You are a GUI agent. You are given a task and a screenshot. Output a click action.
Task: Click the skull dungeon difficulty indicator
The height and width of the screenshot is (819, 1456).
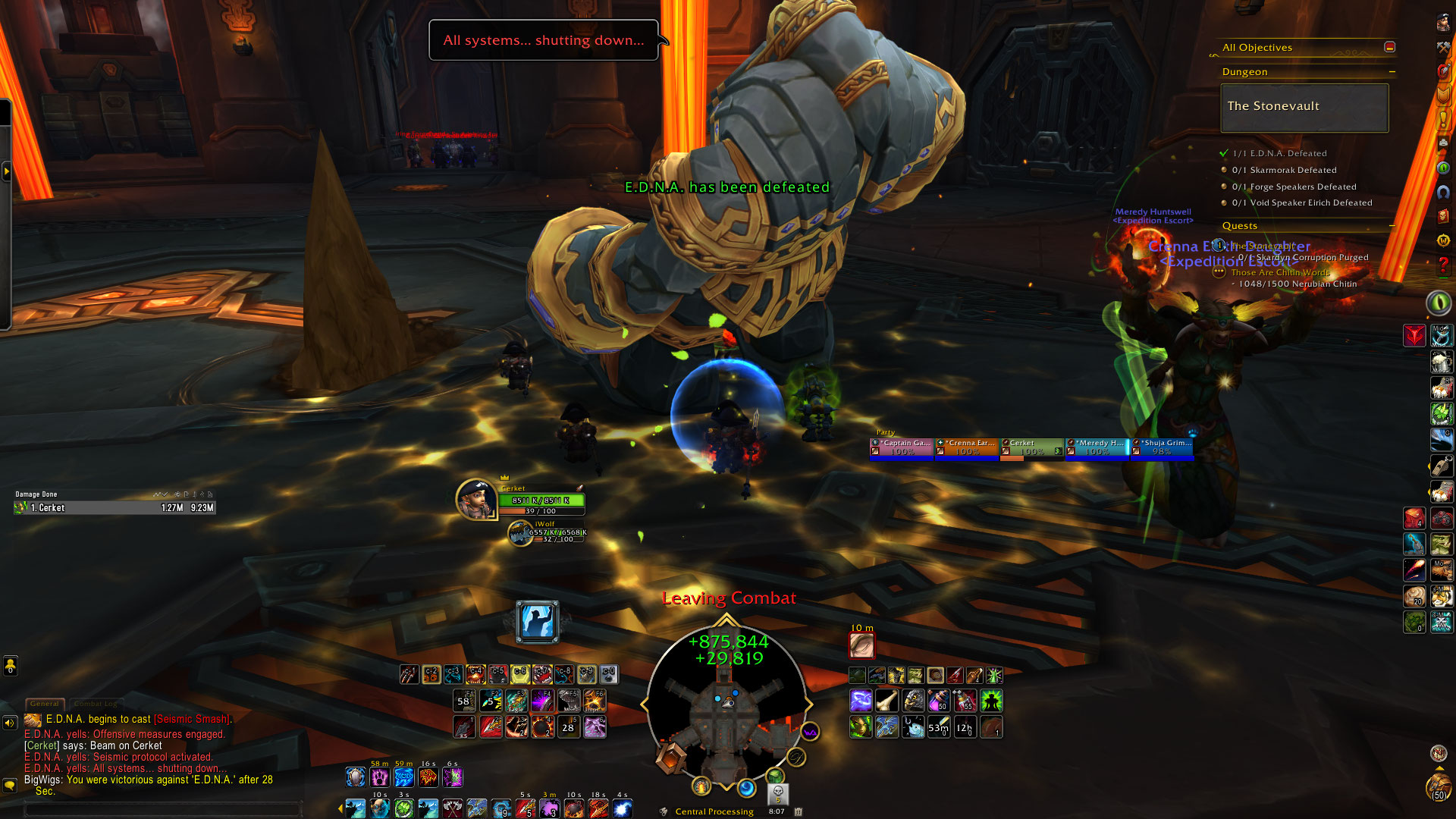coord(777,793)
